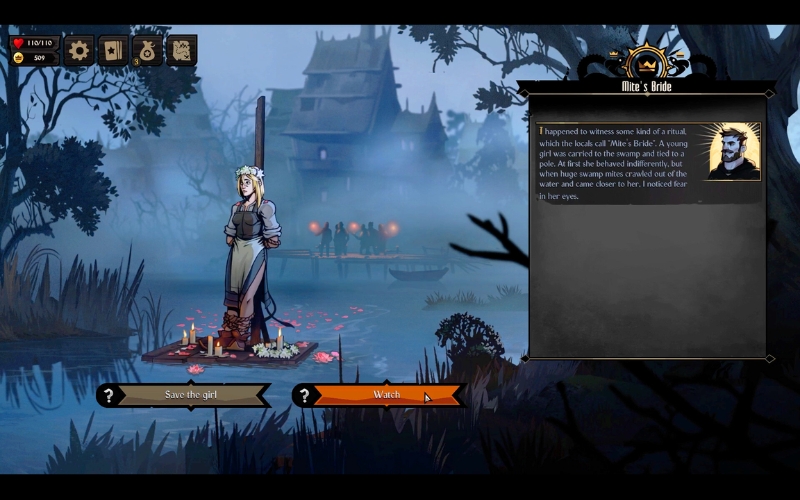This screenshot has height=500, width=800.
Task: Open the loot bag inventory
Action: coord(147,50)
